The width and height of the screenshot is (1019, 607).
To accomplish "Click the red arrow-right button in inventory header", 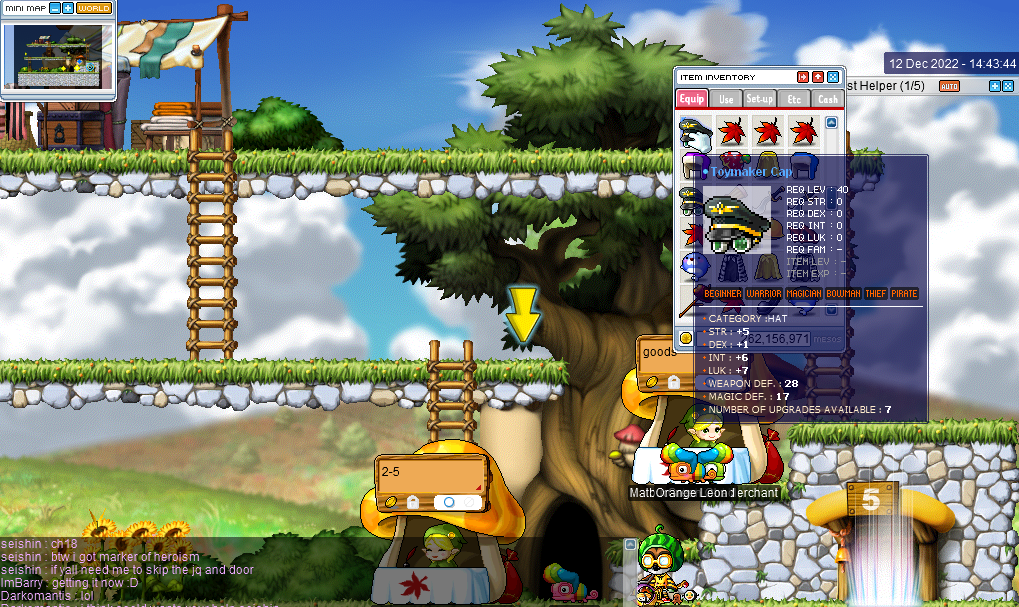I will tap(803, 77).
